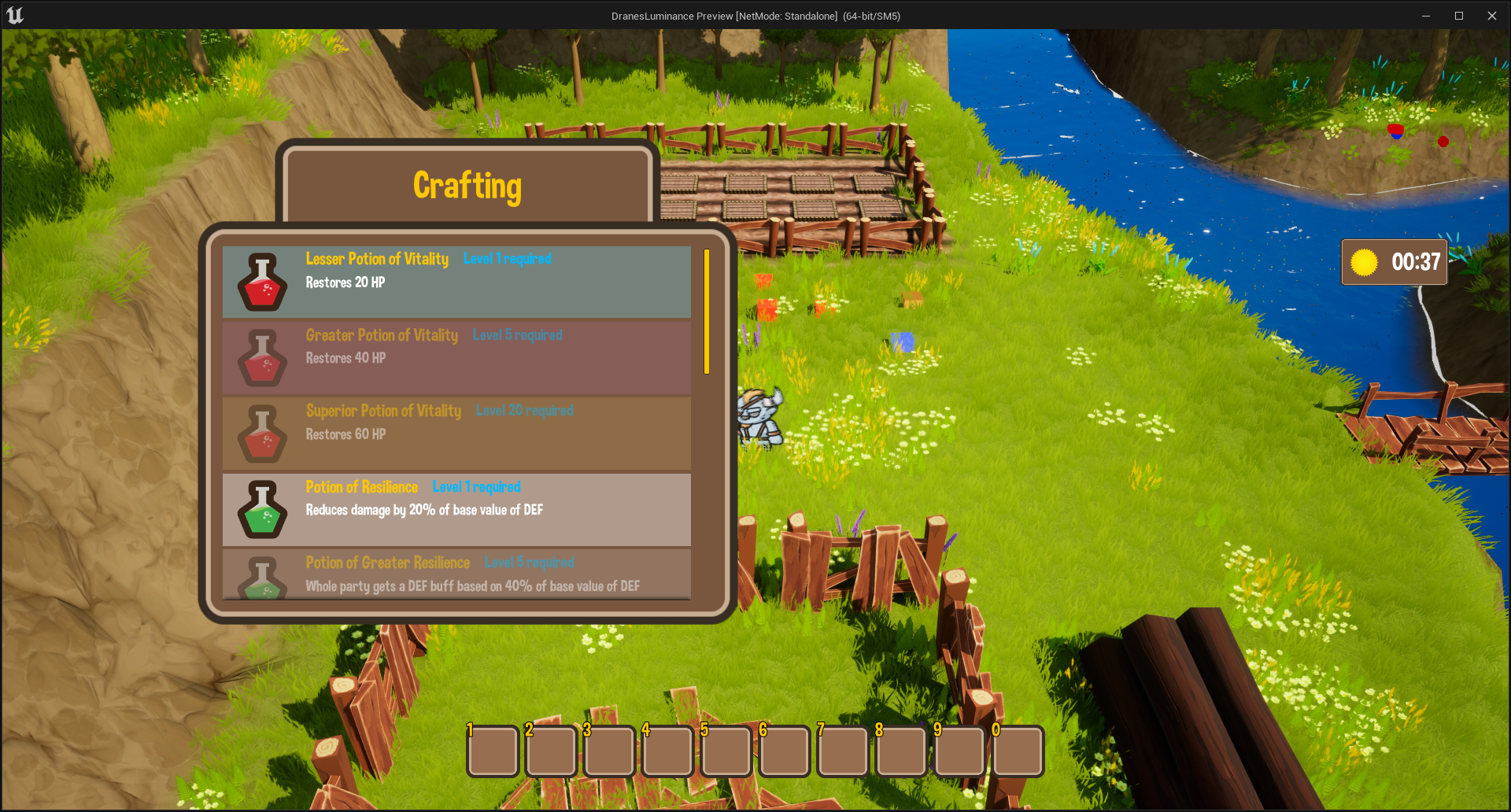1511x812 pixels.
Task: Minimize the preview window
Action: pos(1425,16)
